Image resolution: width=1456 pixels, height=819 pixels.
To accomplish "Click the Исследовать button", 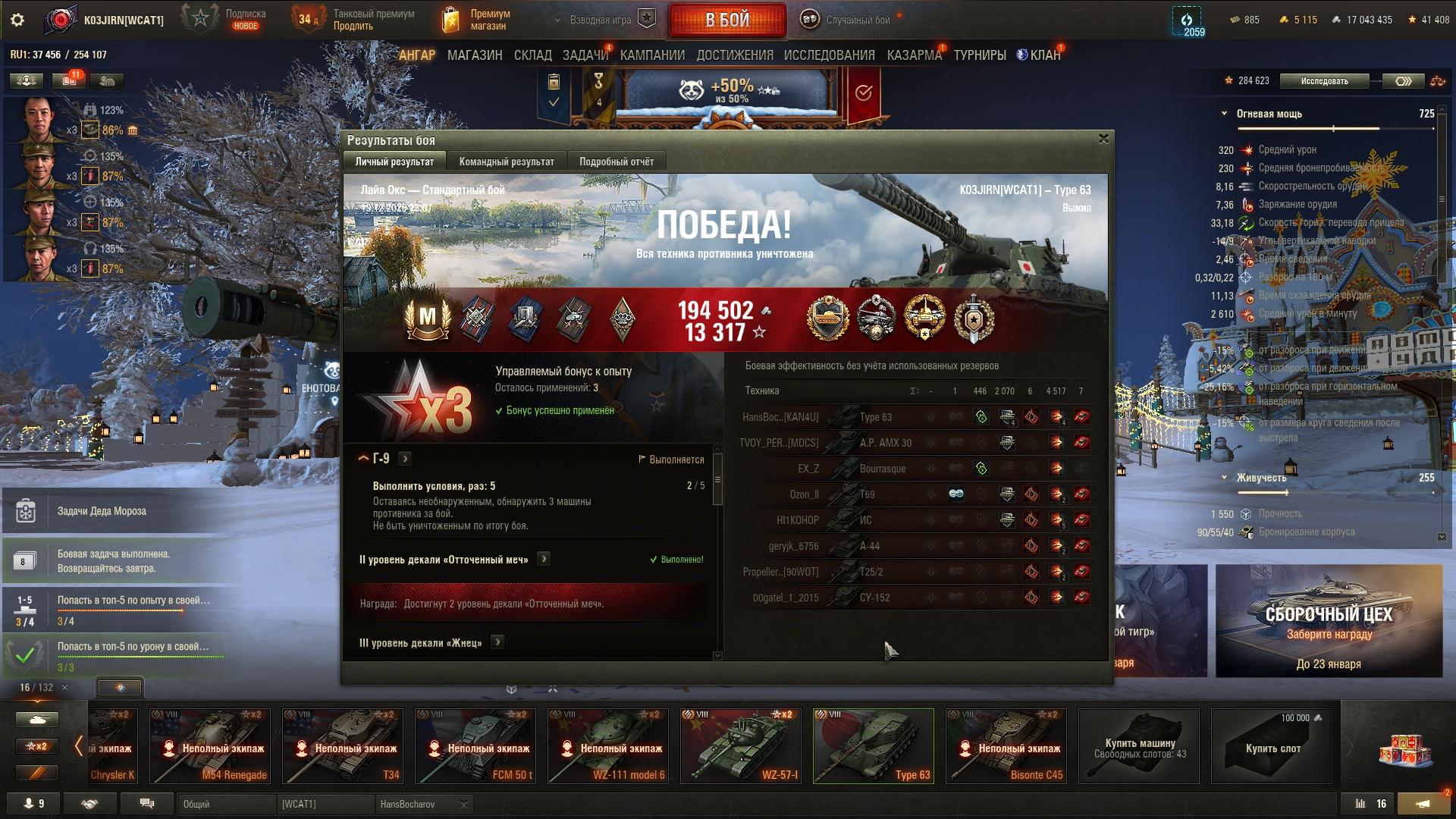I will pyautogui.click(x=1324, y=81).
